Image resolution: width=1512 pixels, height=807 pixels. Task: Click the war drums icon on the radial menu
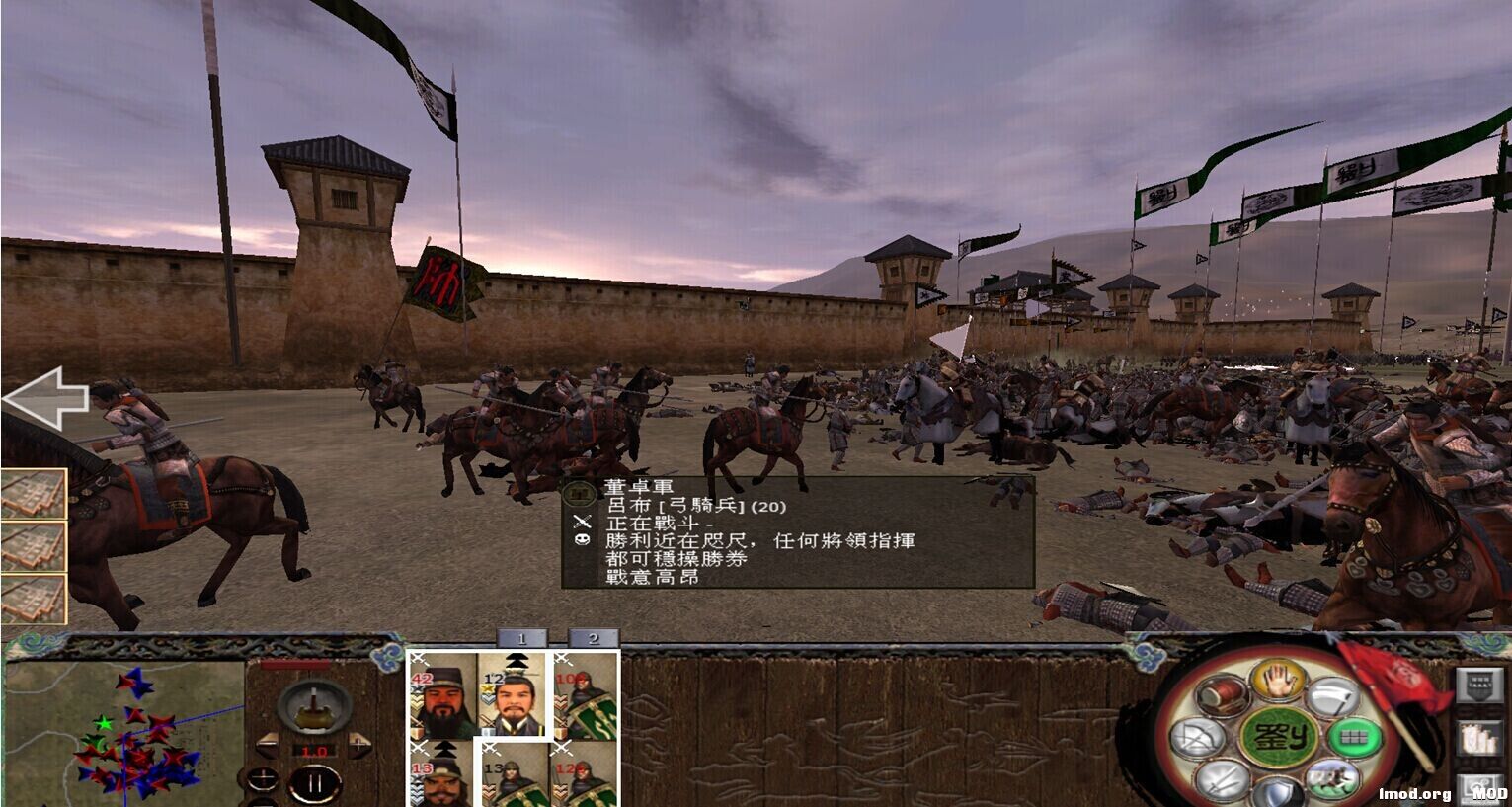1222,695
